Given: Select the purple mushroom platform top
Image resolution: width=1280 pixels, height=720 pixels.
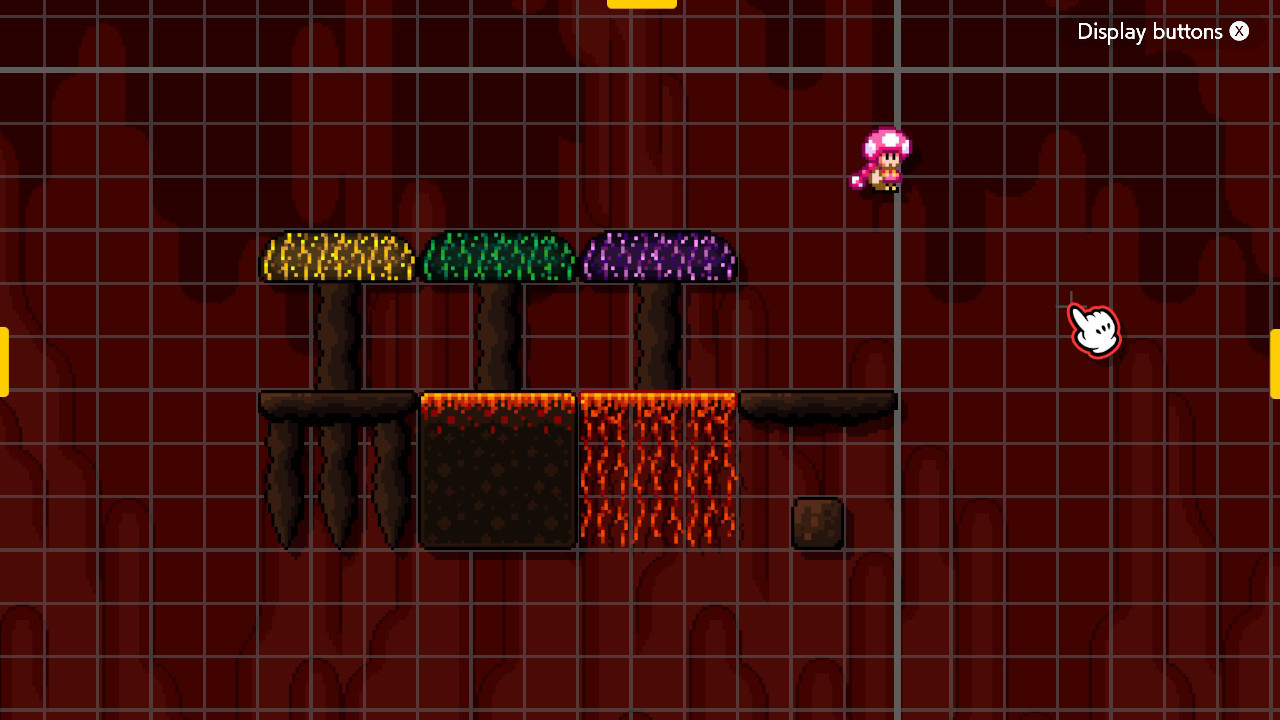Looking at the screenshot, I should (658, 255).
